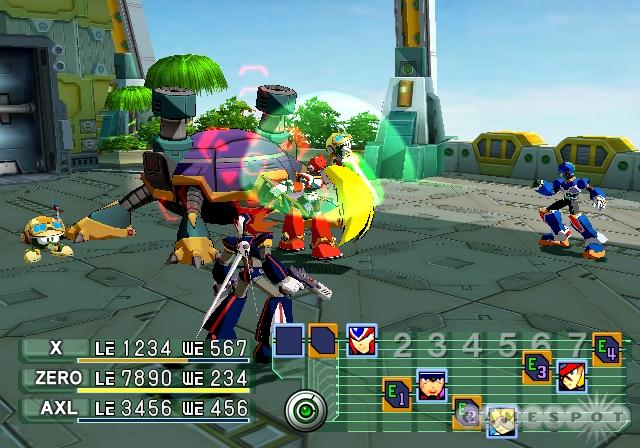Click the blond character portrait on the timeline
Viewport: 640px width, 448px height.
point(501,423)
